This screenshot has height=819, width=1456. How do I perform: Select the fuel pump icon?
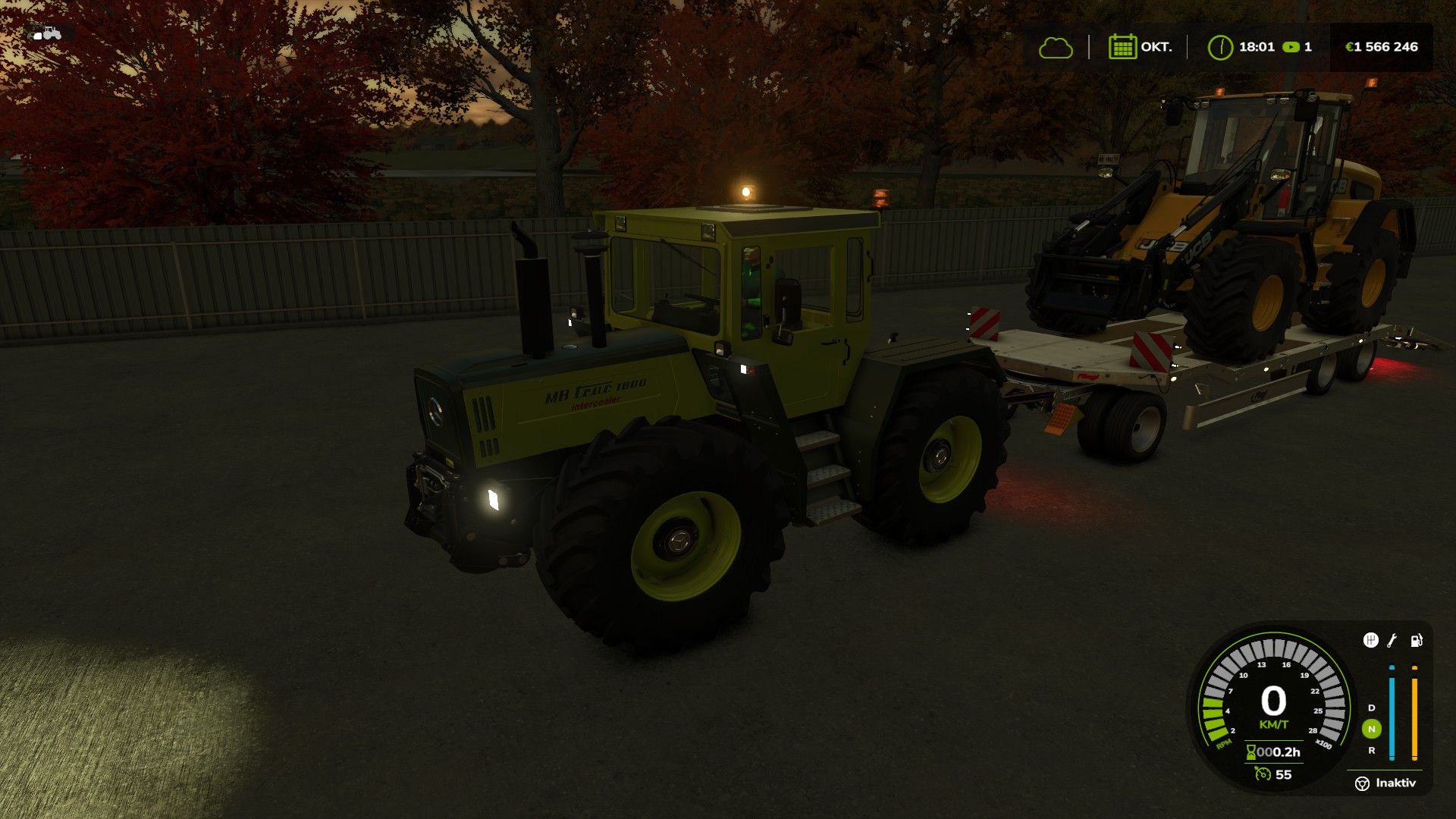[1416, 641]
